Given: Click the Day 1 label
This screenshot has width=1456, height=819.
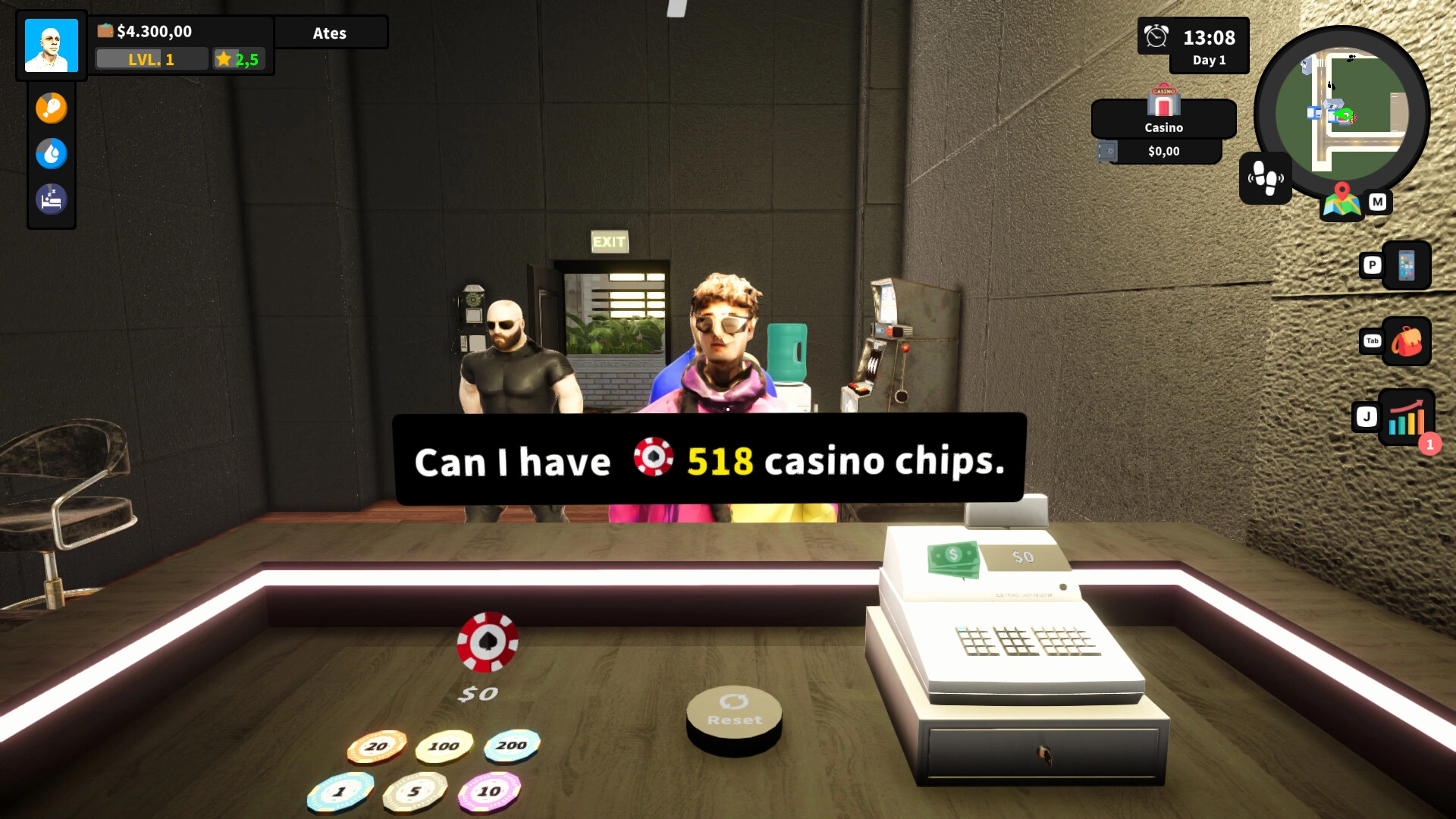Looking at the screenshot, I should pos(1209,60).
